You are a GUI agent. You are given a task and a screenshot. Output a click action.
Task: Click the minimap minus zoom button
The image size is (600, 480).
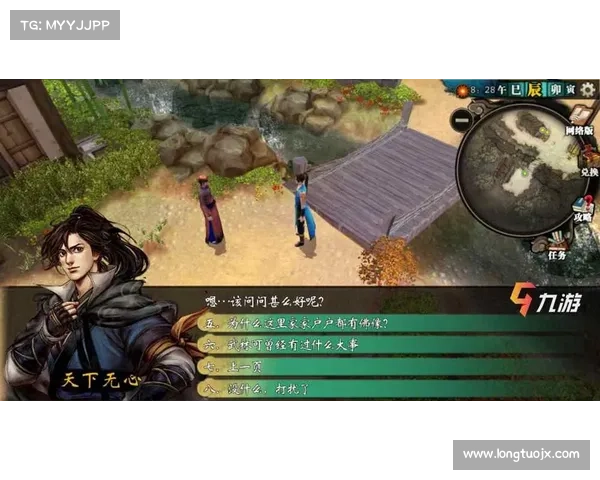tap(461, 118)
